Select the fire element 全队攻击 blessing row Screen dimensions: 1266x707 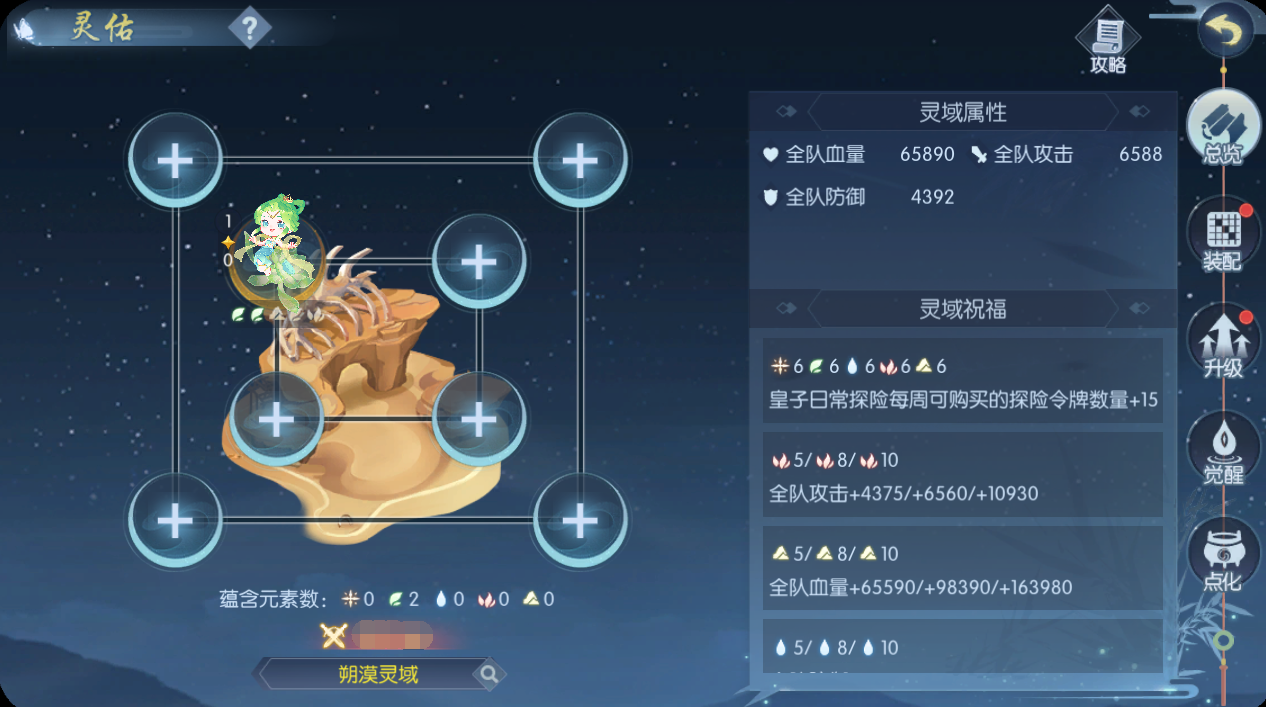tap(962, 476)
